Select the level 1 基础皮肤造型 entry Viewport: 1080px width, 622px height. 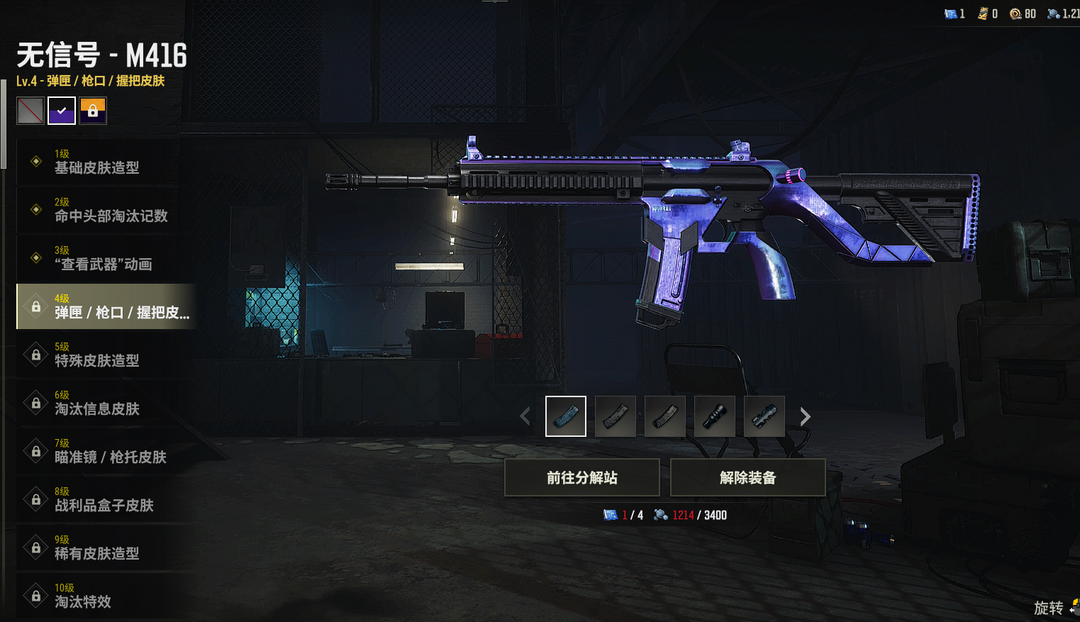[98, 162]
